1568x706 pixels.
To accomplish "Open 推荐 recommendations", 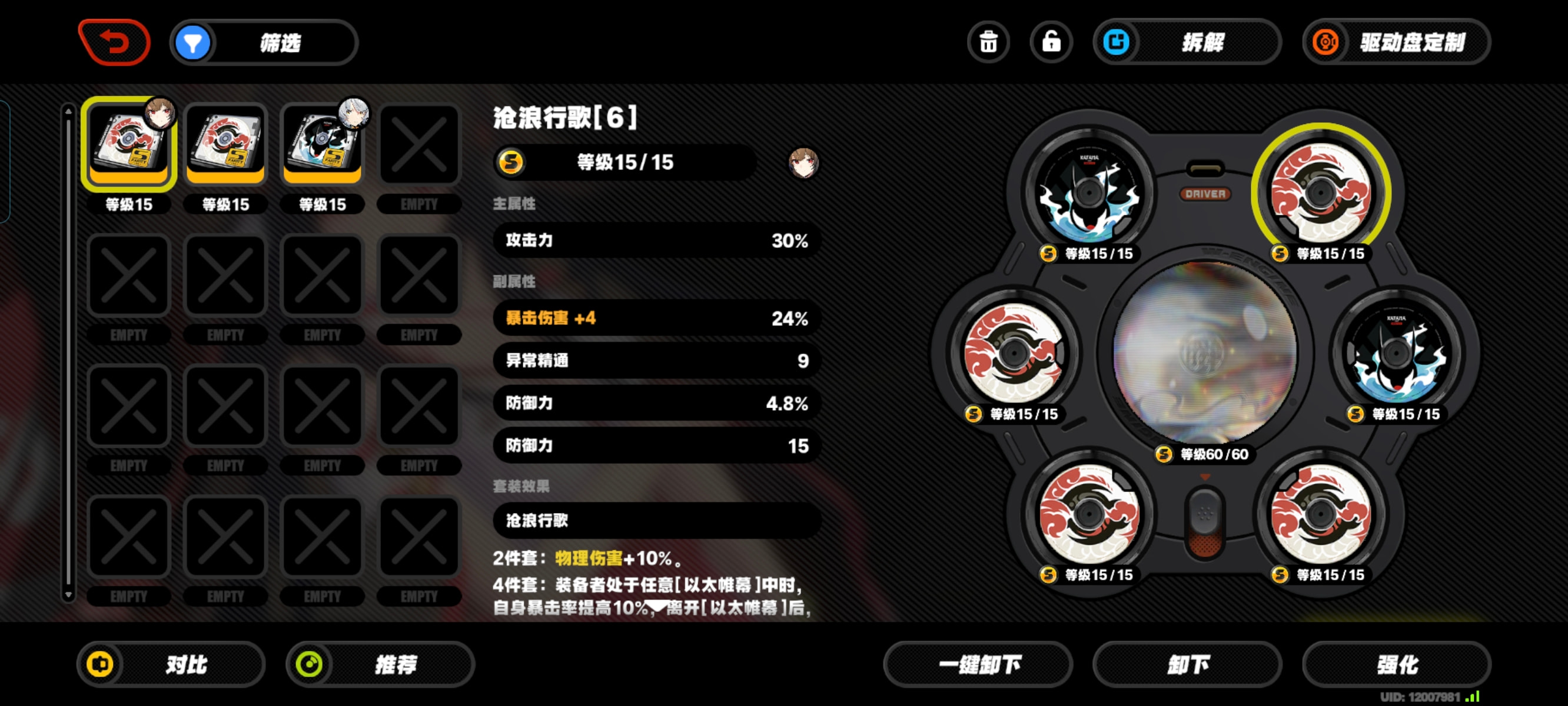I will [x=380, y=664].
